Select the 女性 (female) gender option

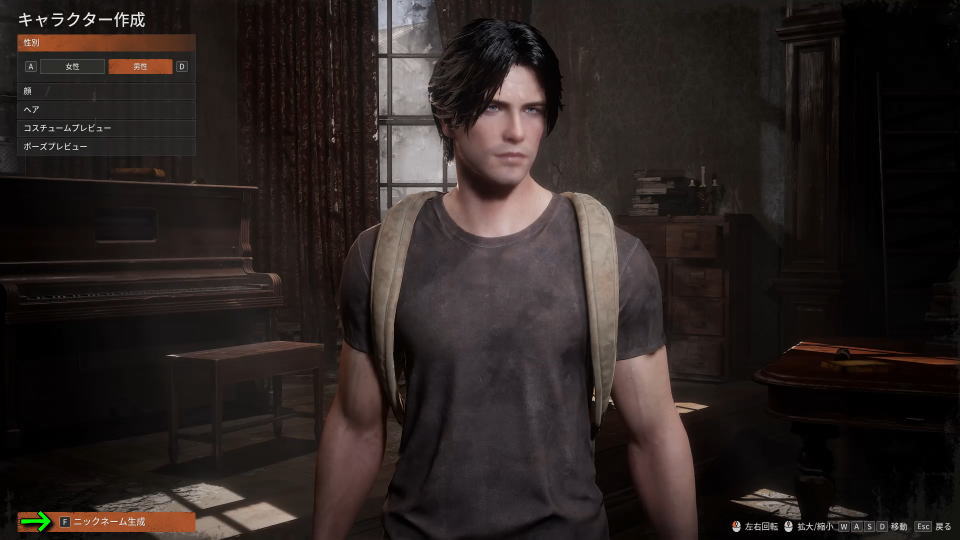pos(72,67)
